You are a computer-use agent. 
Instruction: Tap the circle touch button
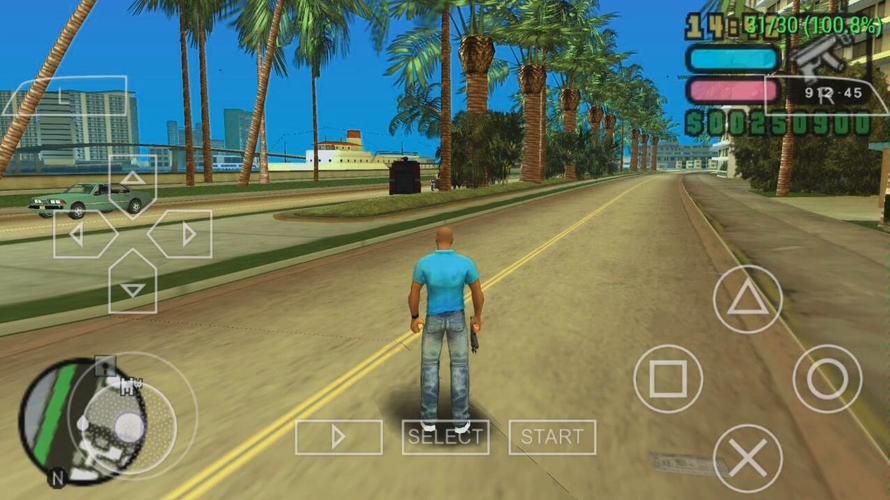pyautogui.click(x=827, y=379)
